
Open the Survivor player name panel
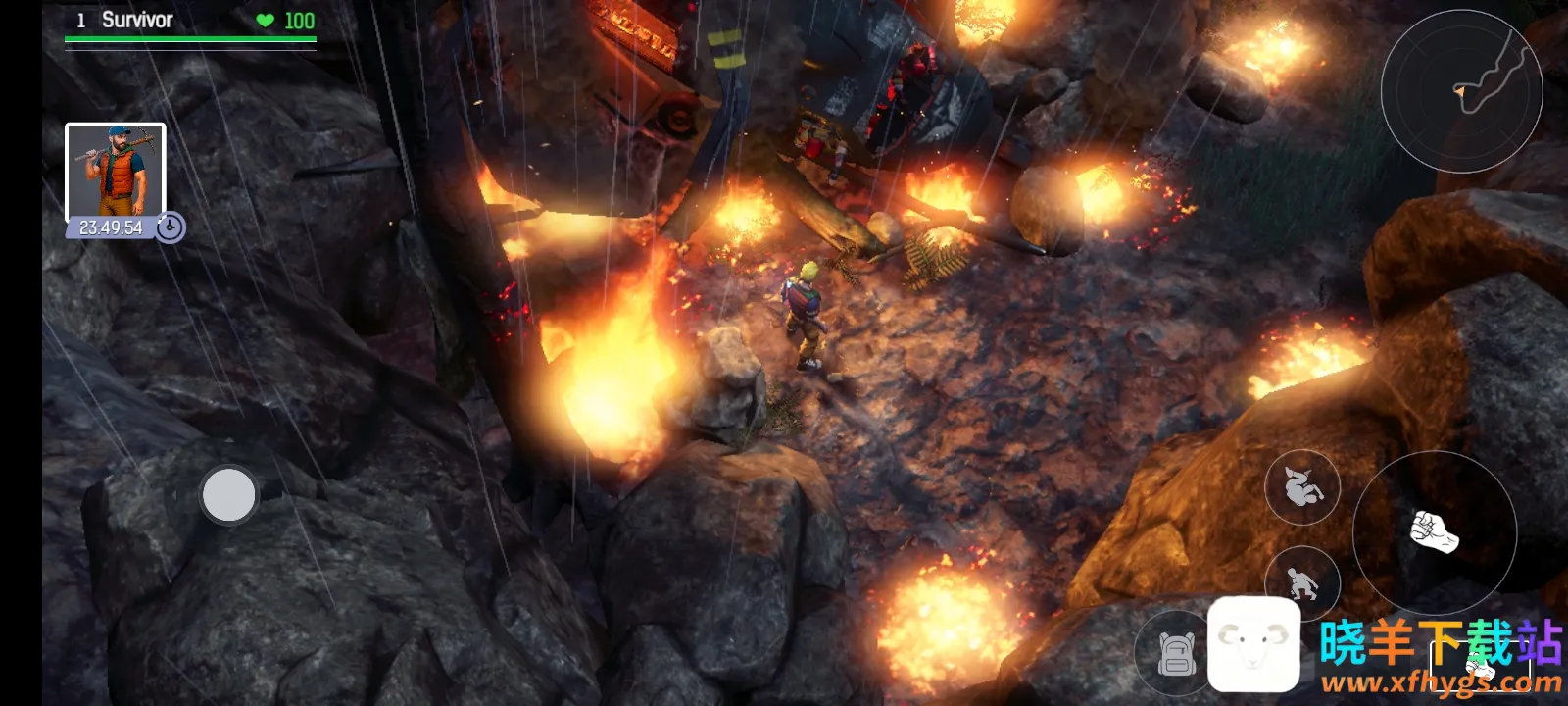[x=137, y=21]
